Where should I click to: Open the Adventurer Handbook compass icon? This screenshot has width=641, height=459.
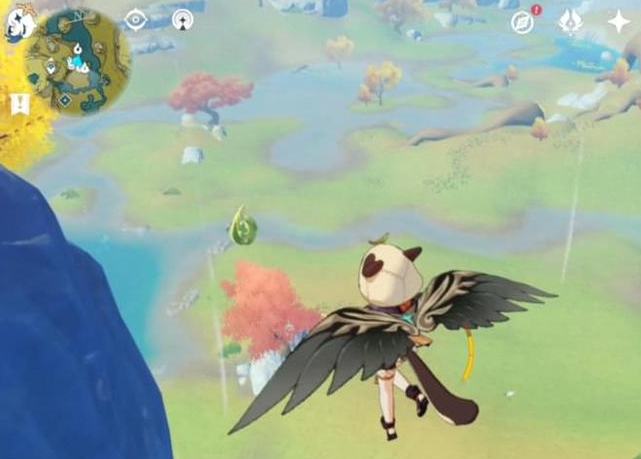click(x=523, y=22)
